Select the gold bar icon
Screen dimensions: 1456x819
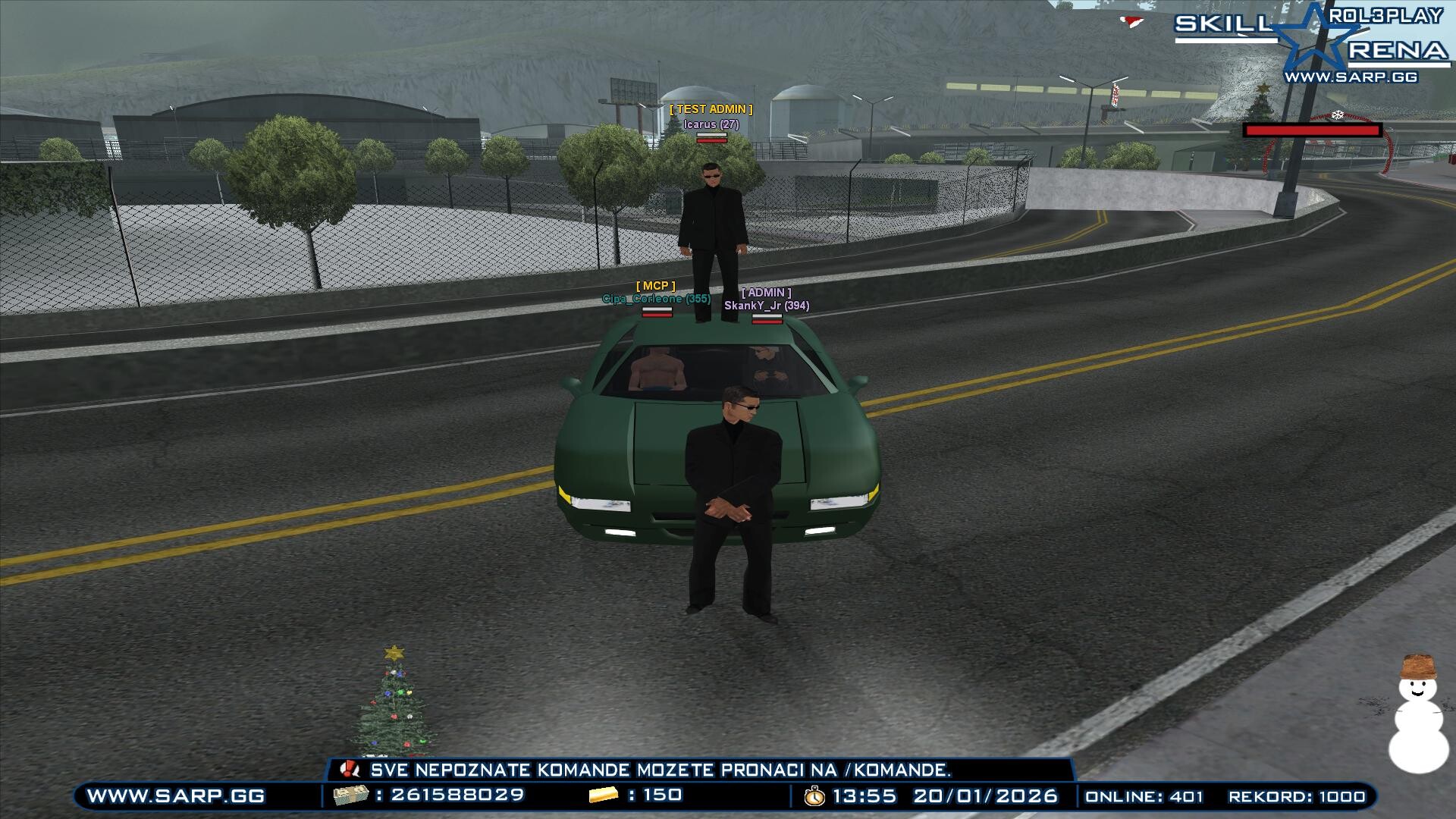click(604, 795)
